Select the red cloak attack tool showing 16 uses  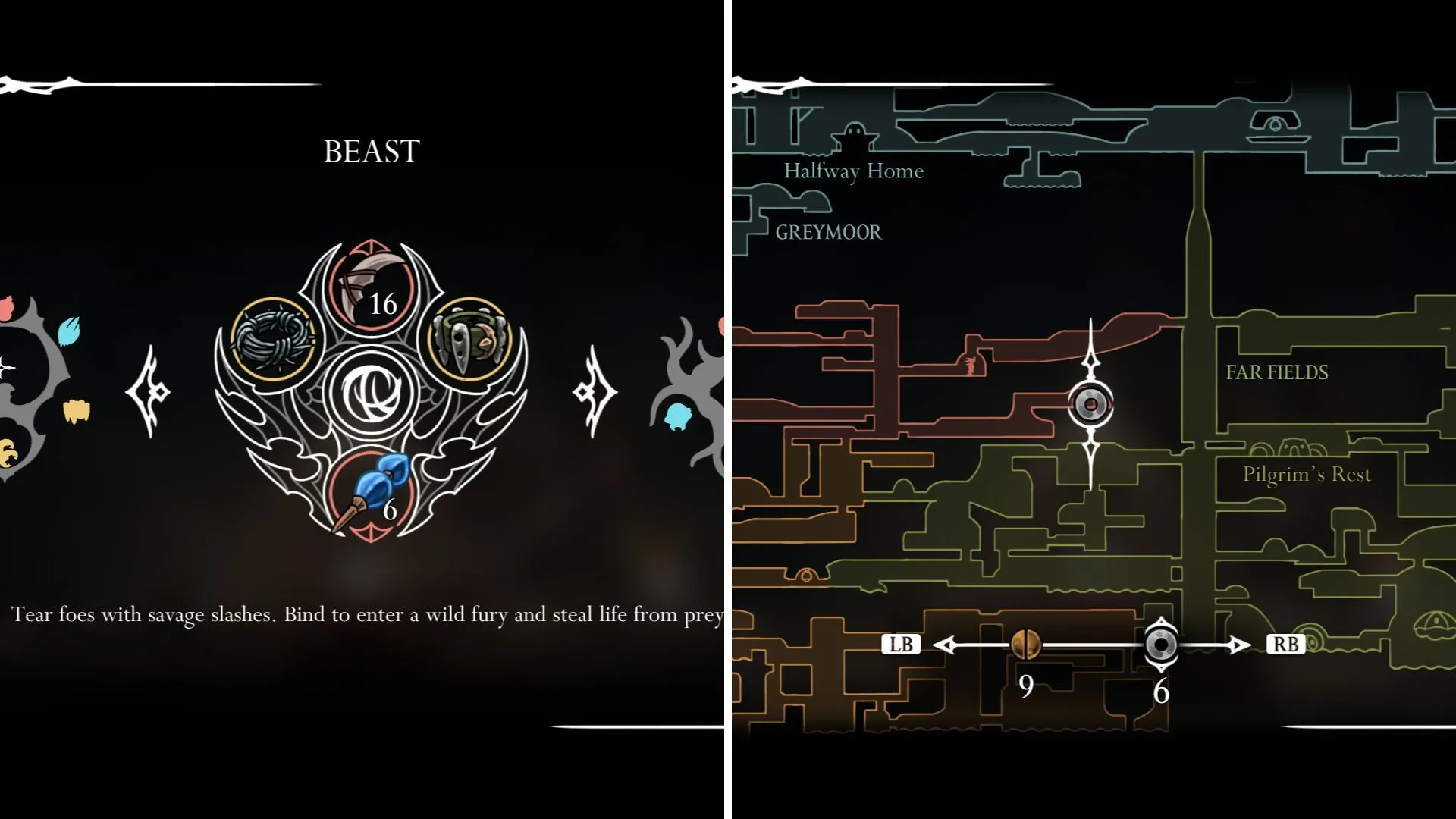(369, 296)
